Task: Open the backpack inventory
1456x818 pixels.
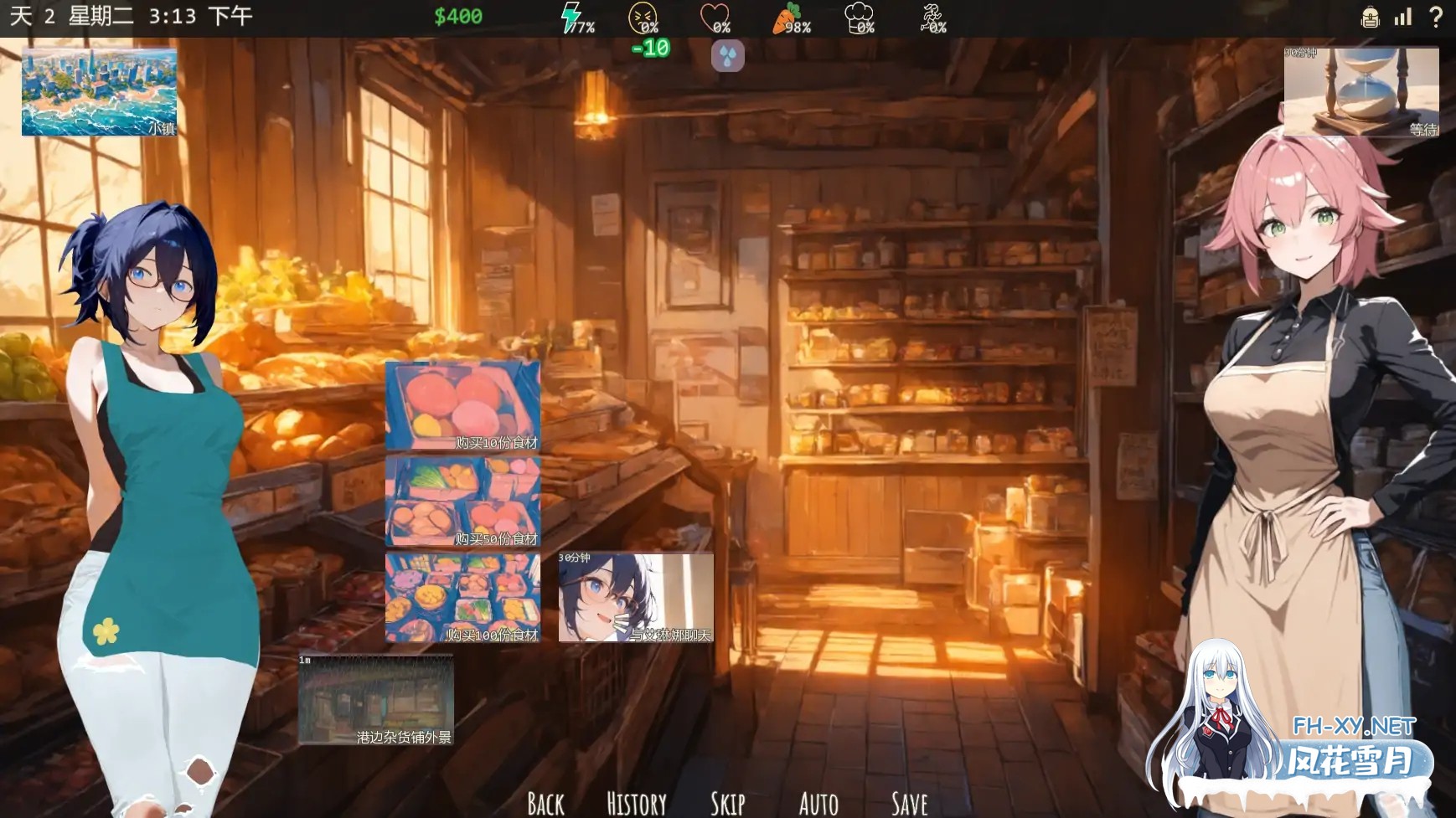Action: pos(1369,17)
